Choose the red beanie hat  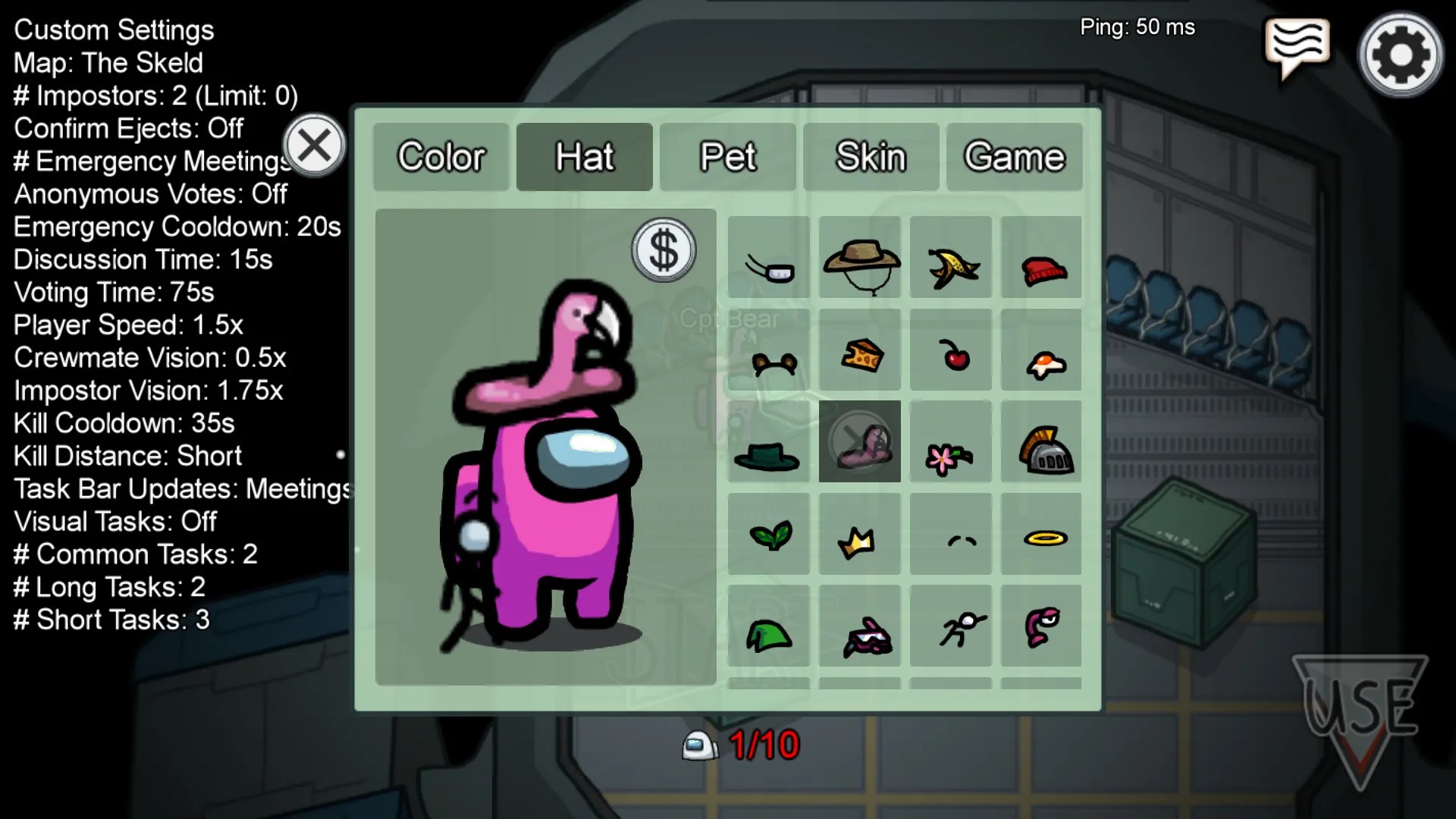pyautogui.click(x=1041, y=262)
